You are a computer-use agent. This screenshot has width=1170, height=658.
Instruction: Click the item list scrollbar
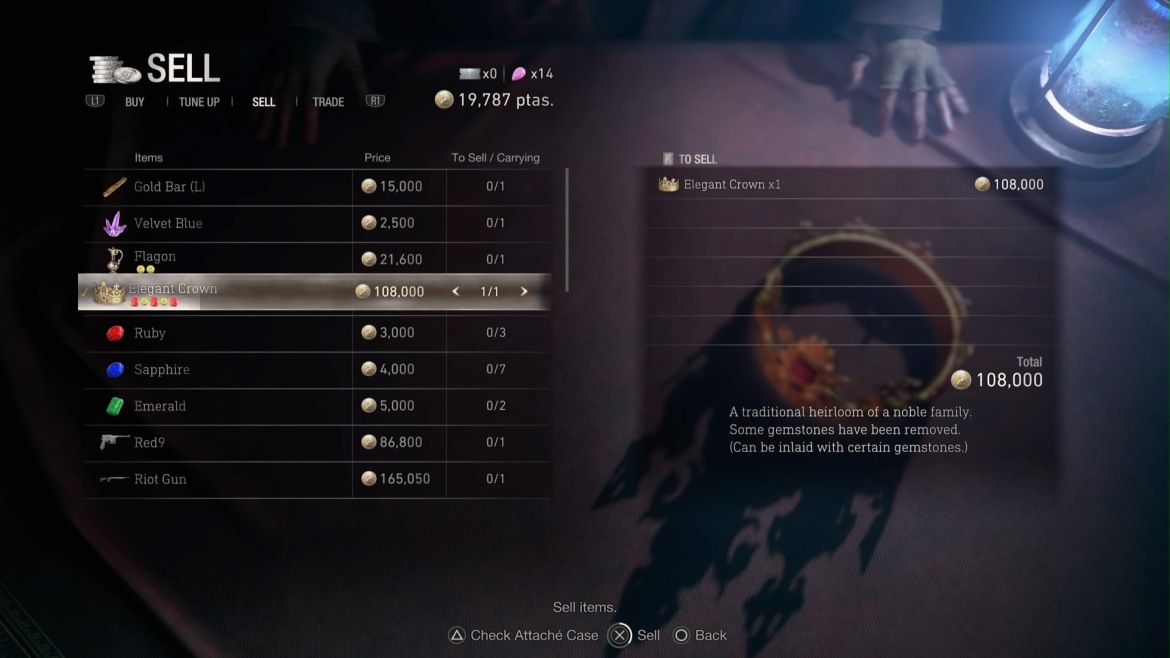(567, 230)
